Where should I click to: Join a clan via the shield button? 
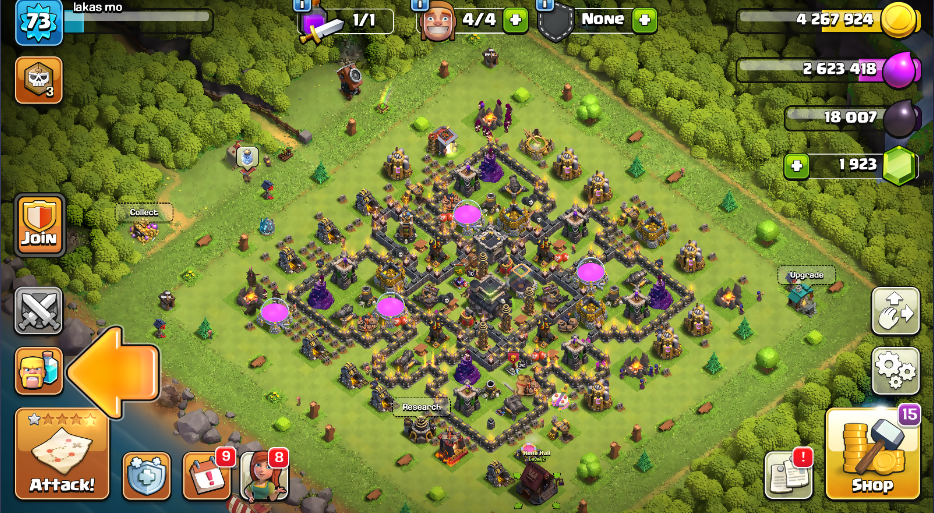[39, 226]
